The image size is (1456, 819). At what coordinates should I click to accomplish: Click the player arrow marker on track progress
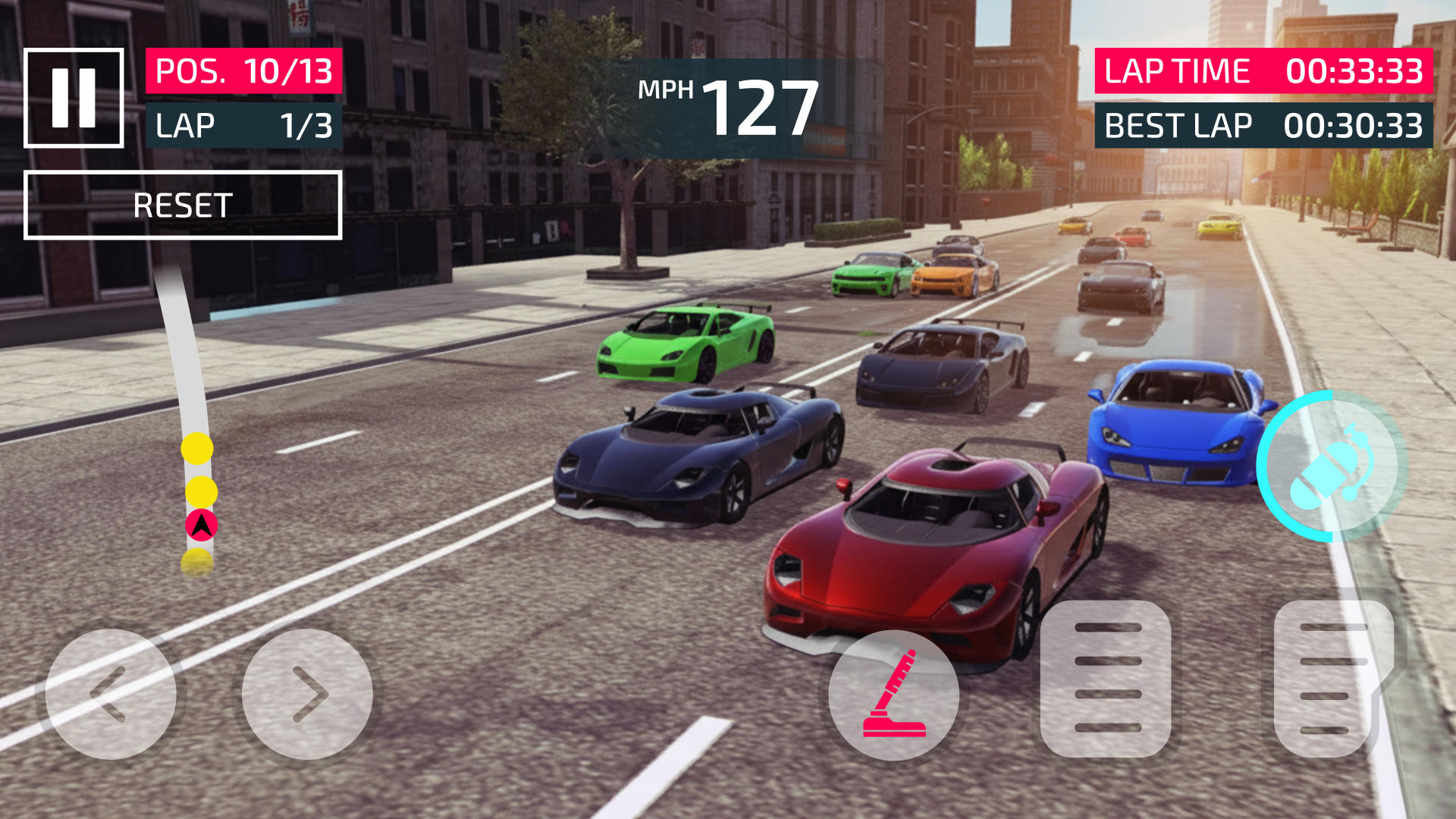tap(201, 525)
